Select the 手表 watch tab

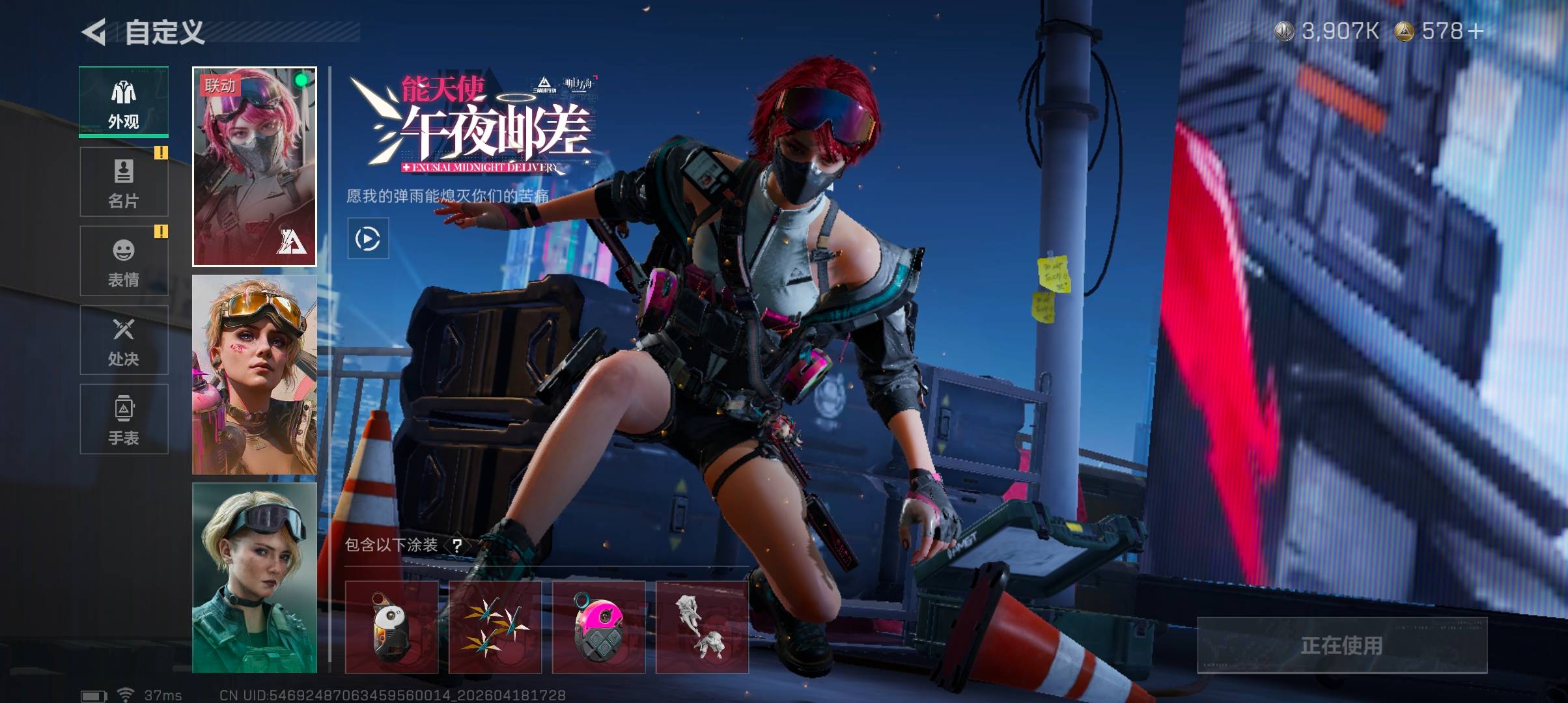point(124,419)
